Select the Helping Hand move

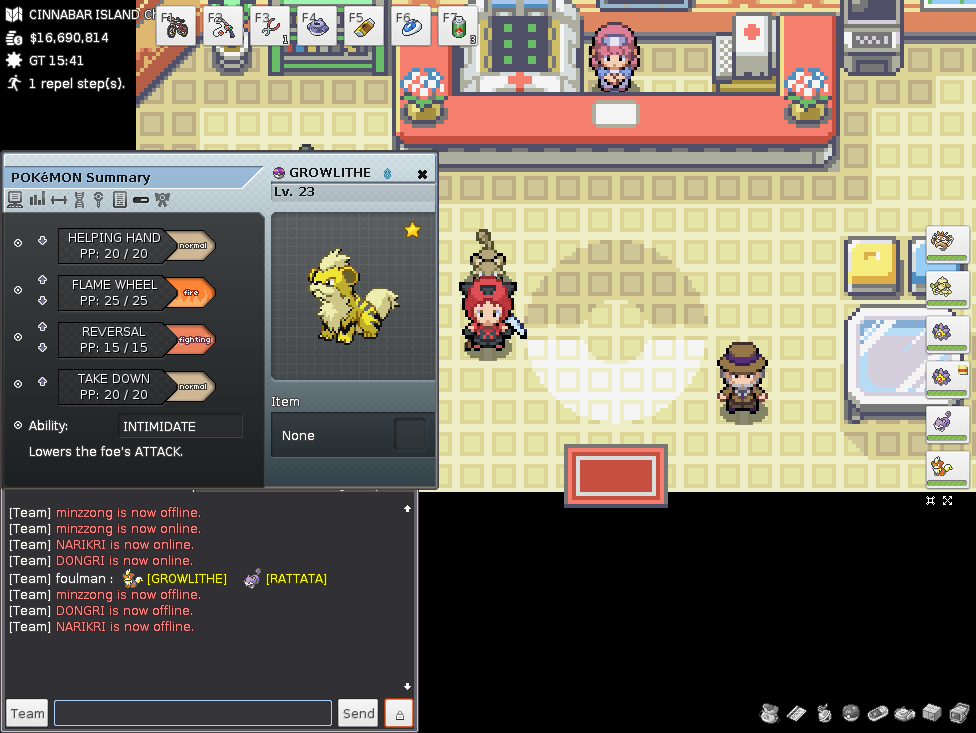tap(114, 245)
